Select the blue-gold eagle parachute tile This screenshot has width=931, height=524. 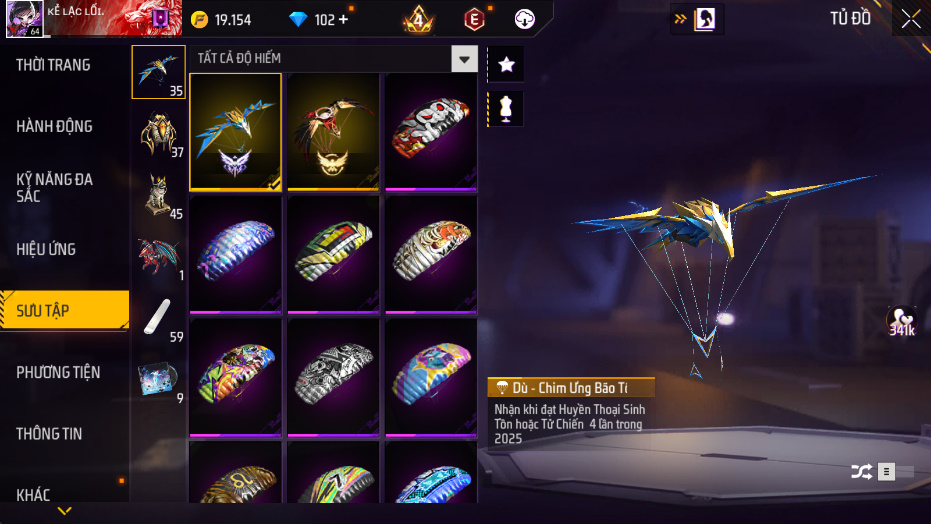click(235, 131)
